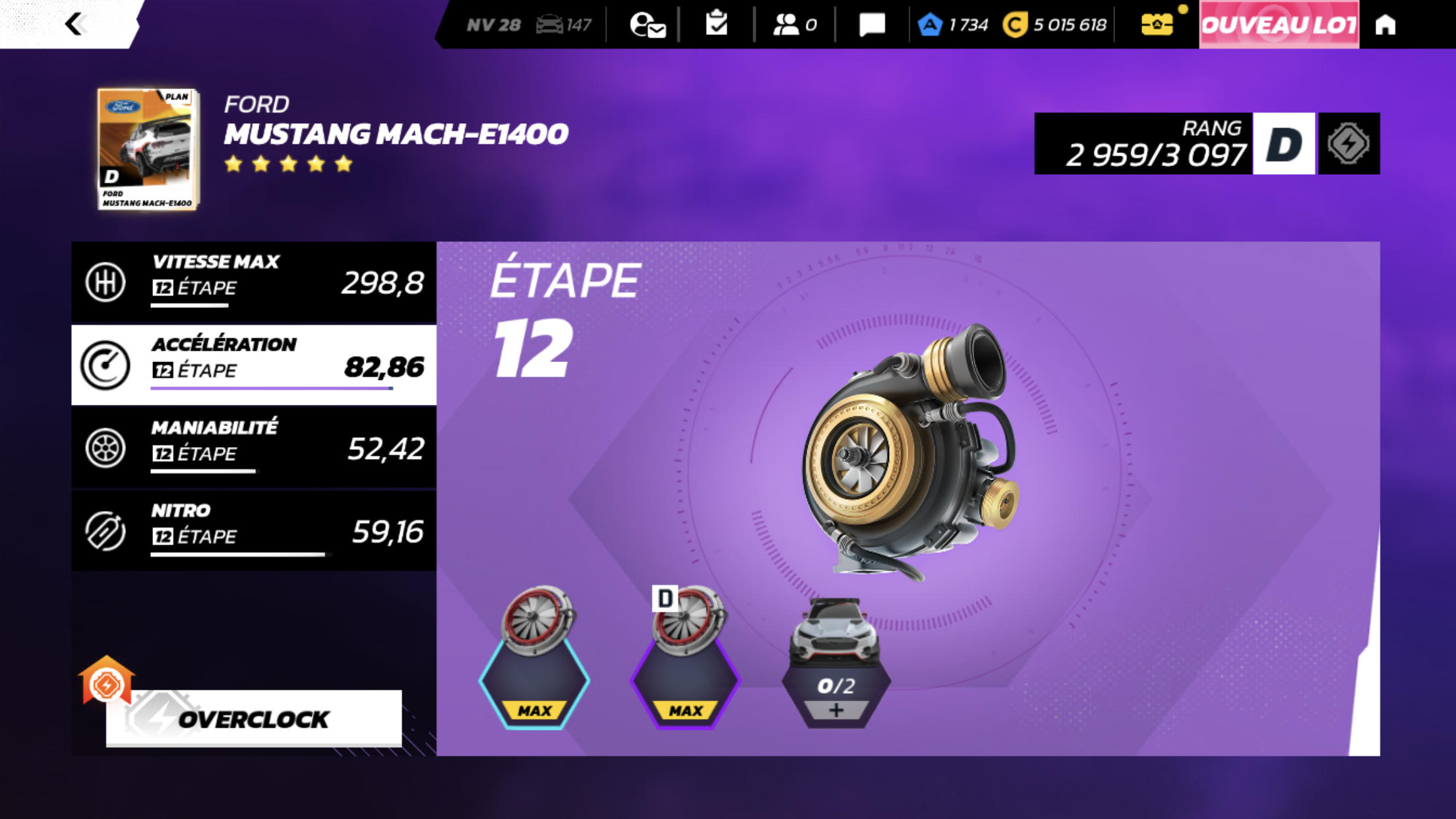Open the mailbox profile icon

point(647,25)
